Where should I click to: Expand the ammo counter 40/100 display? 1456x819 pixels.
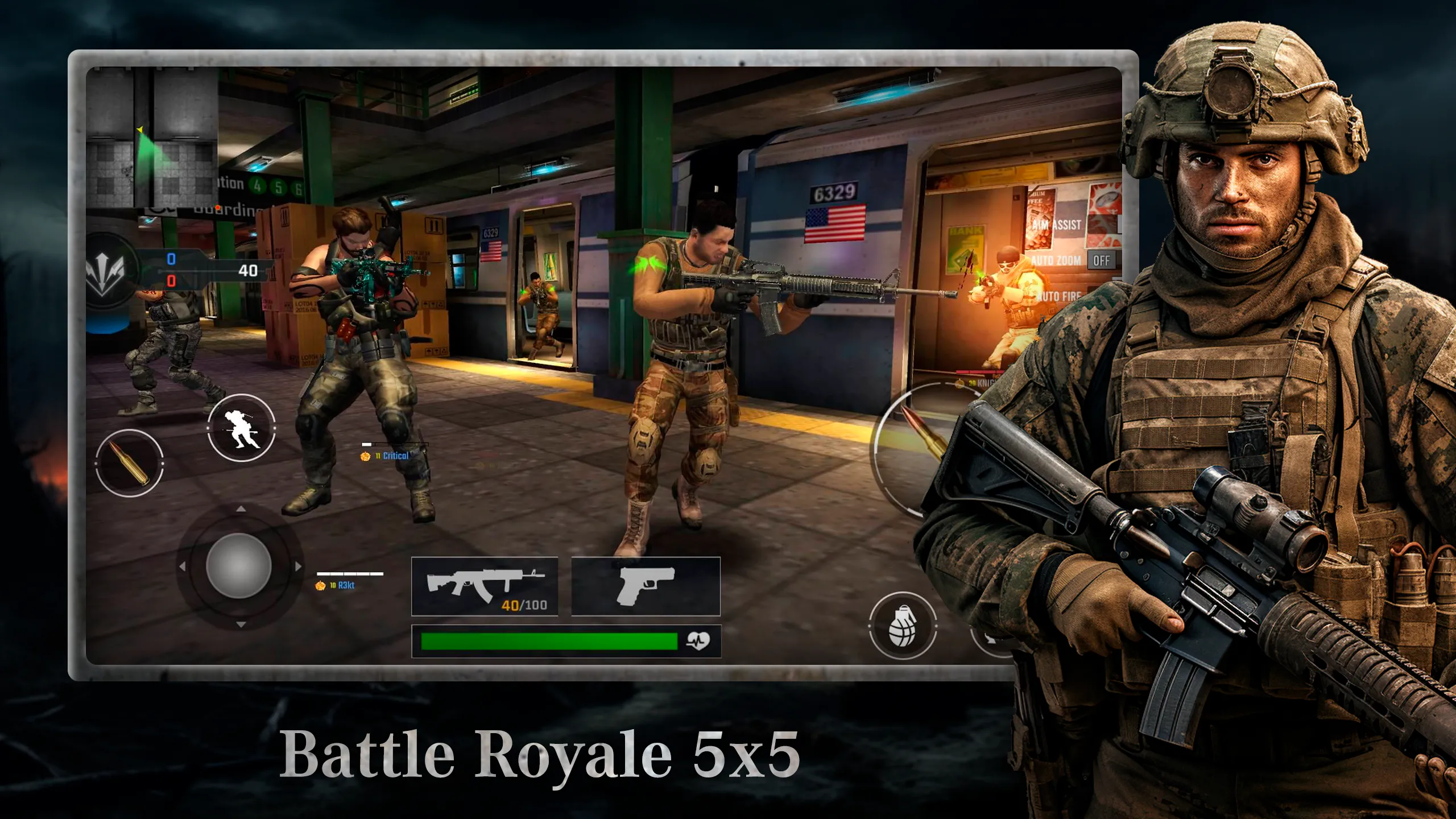click(519, 606)
